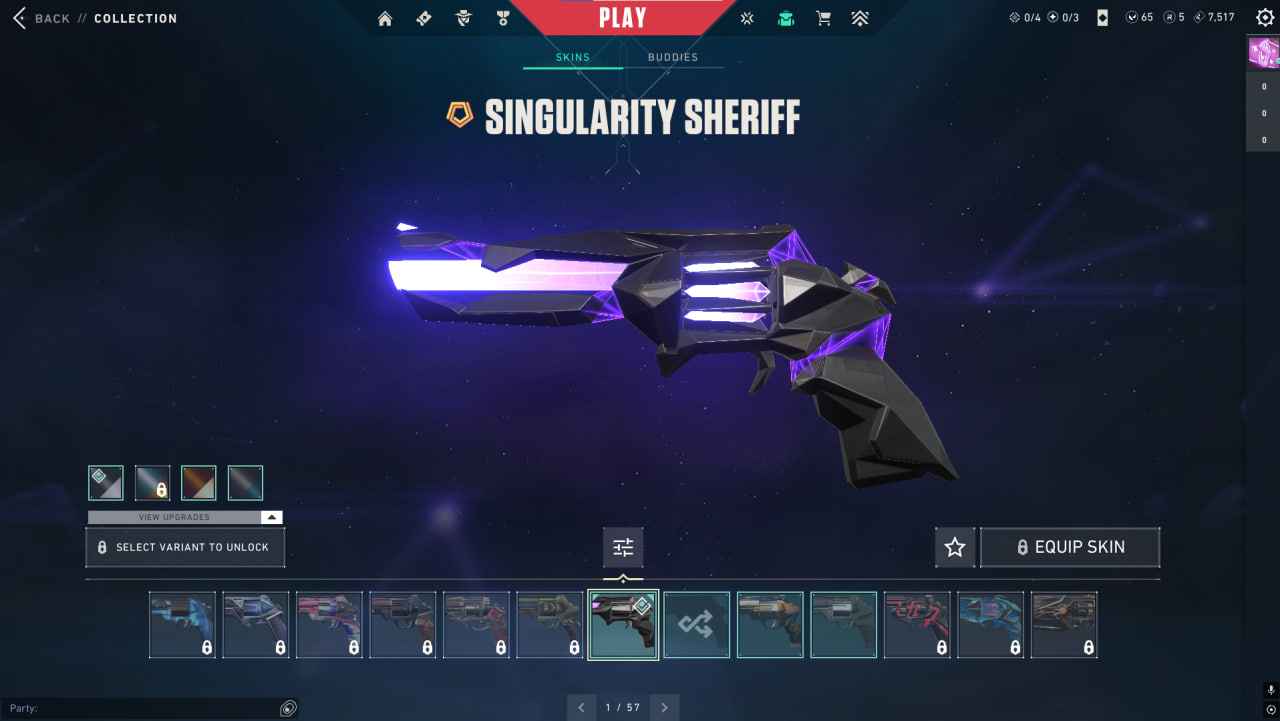Open the skin upgrade levels sliders icon
The width and height of the screenshot is (1280, 721).
tap(623, 546)
